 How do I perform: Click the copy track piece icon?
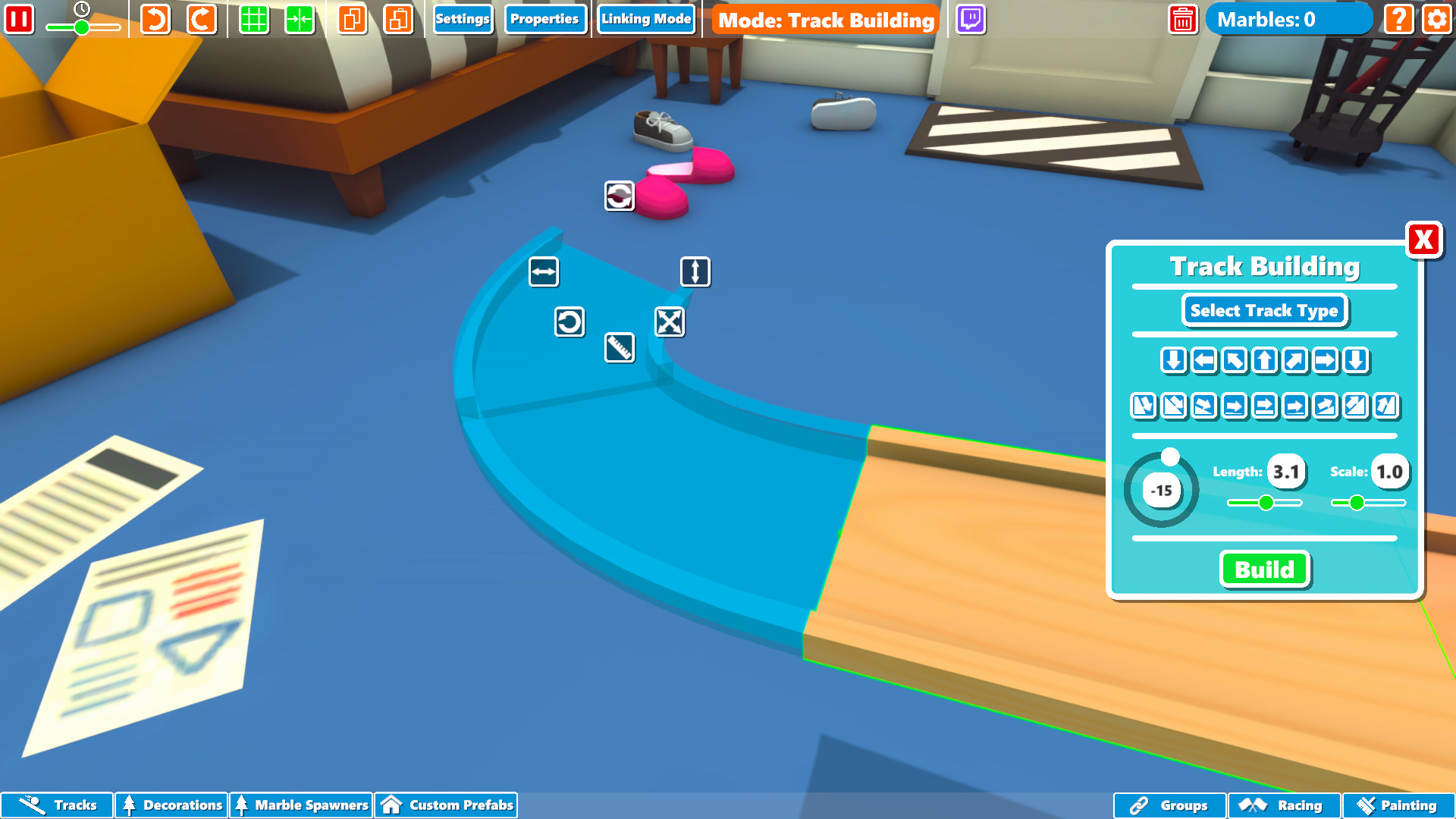353,19
